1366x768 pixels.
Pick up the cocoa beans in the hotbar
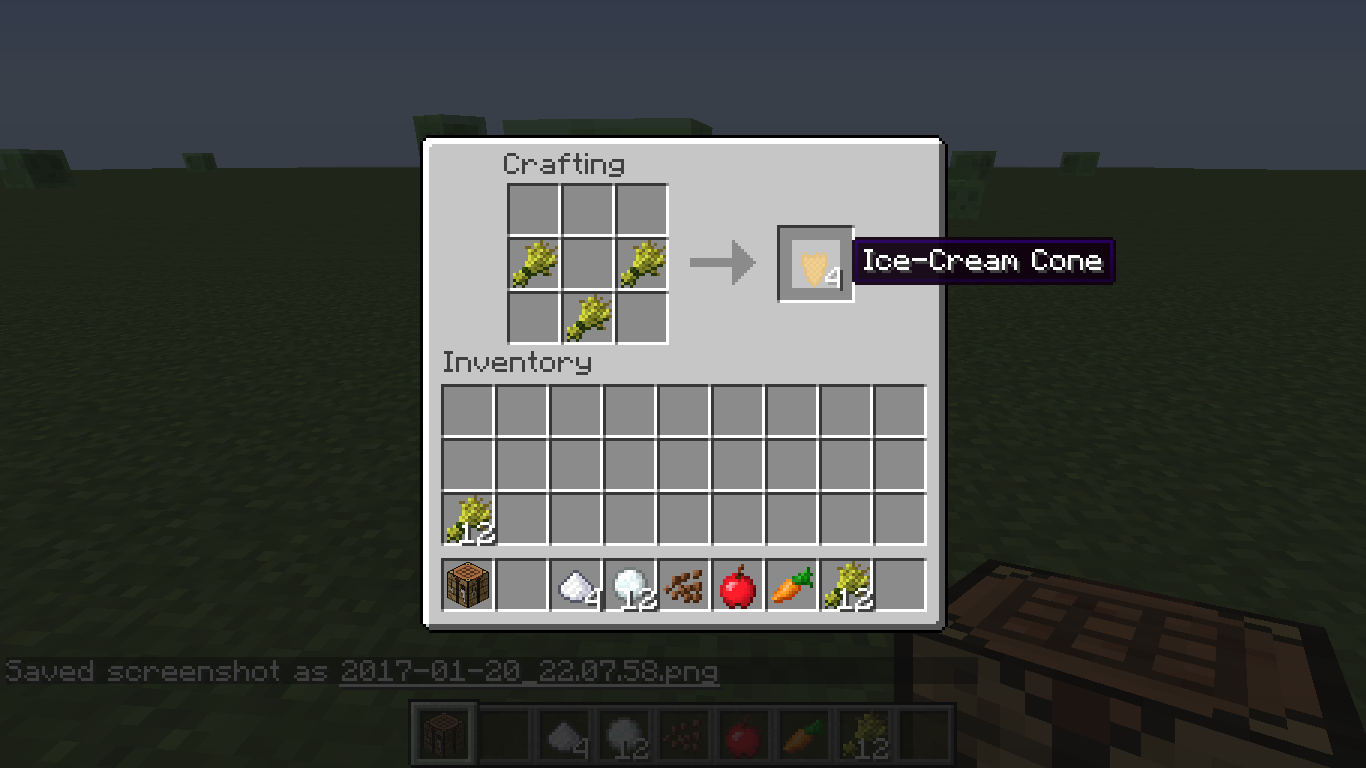(x=682, y=585)
